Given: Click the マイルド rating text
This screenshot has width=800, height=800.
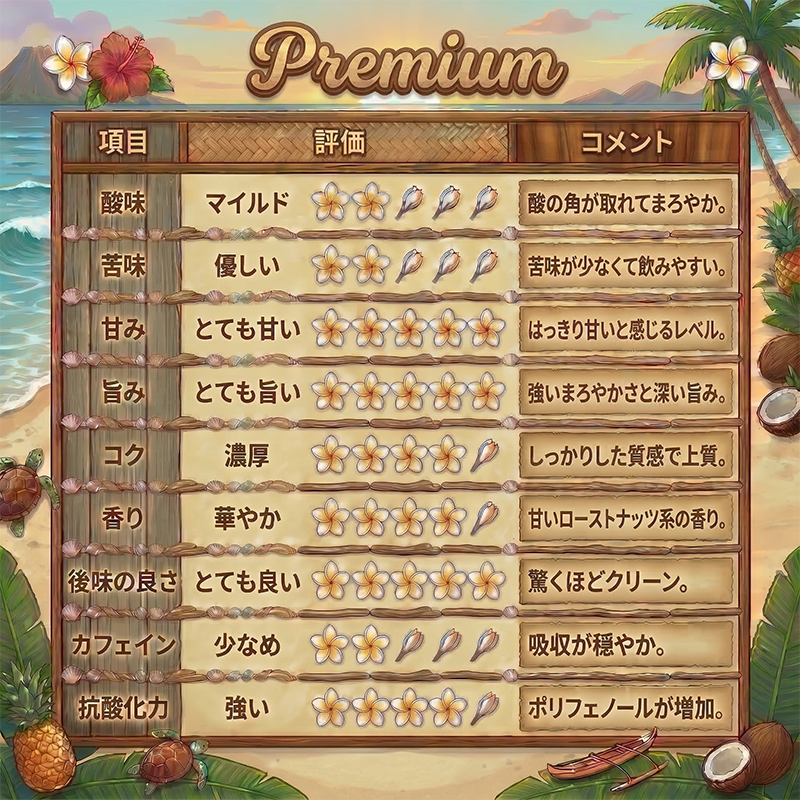Looking at the screenshot, I should [247, 203].
